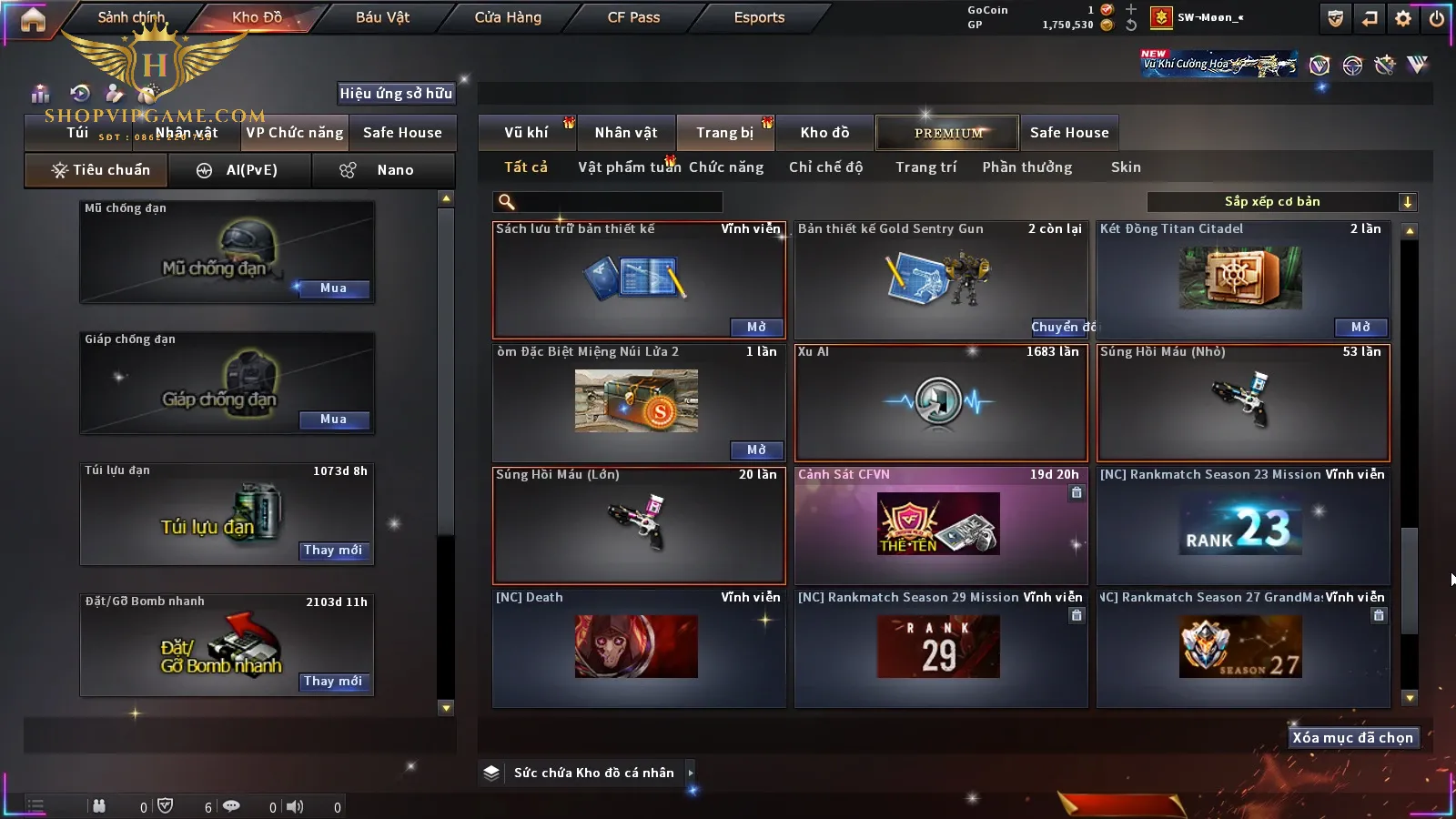Show the Skin filter category
The height and width of the screenshot is (819, 1456).
click(x=1126, y=167)
